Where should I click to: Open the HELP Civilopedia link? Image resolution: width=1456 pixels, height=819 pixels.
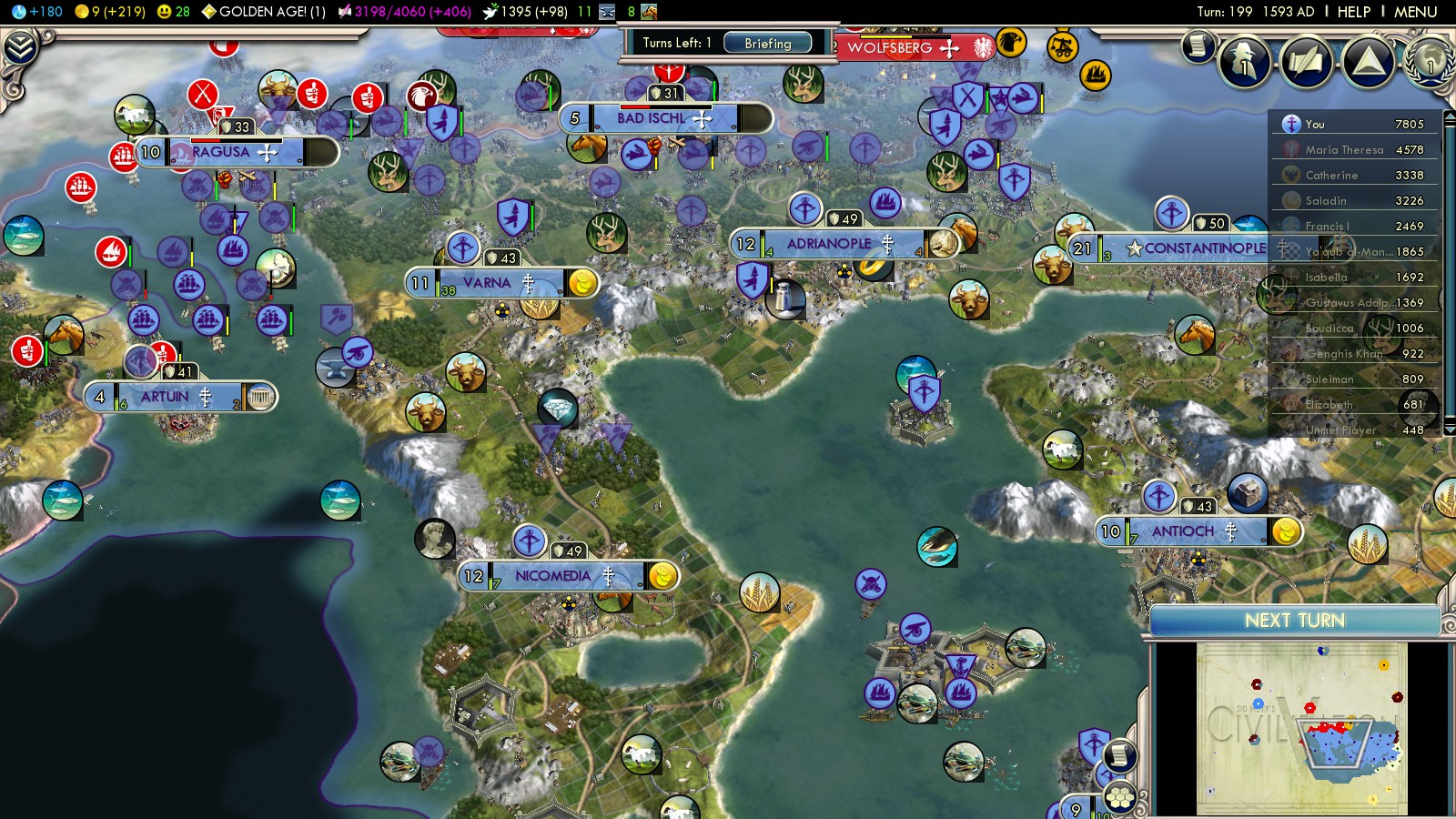coord(1353,12)
